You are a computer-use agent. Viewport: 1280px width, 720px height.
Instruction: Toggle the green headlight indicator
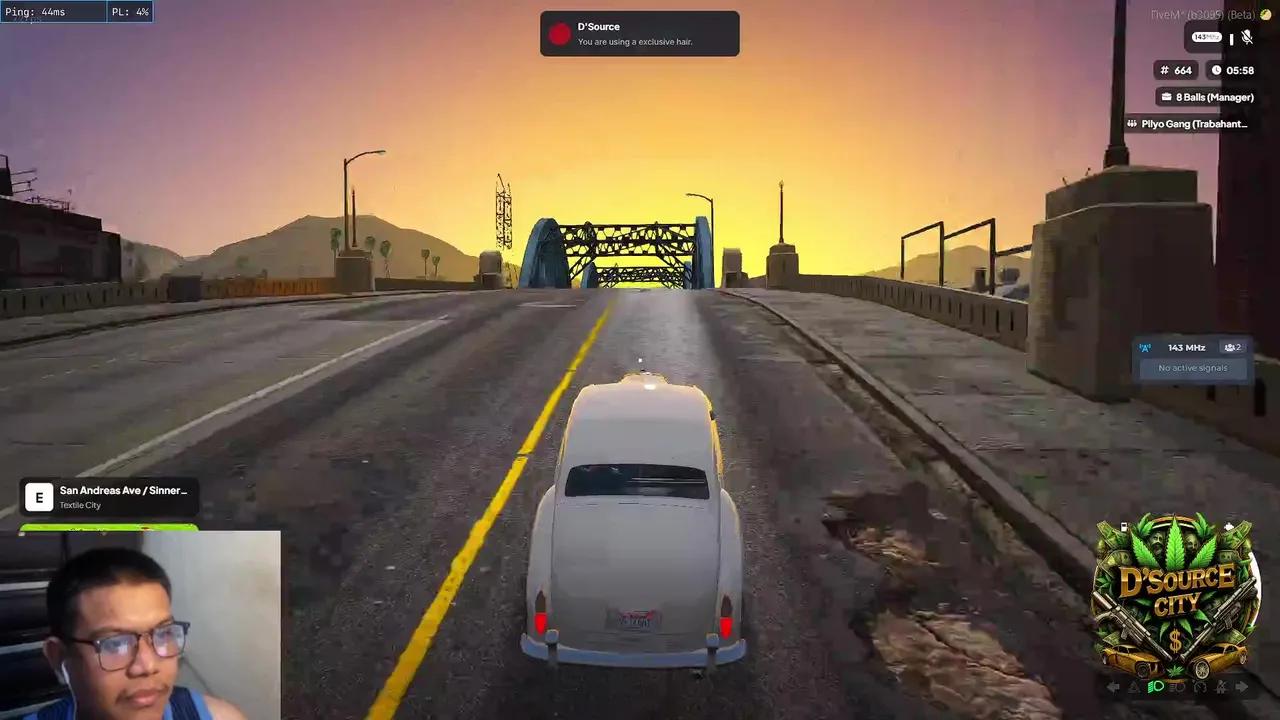point(1156,687)
